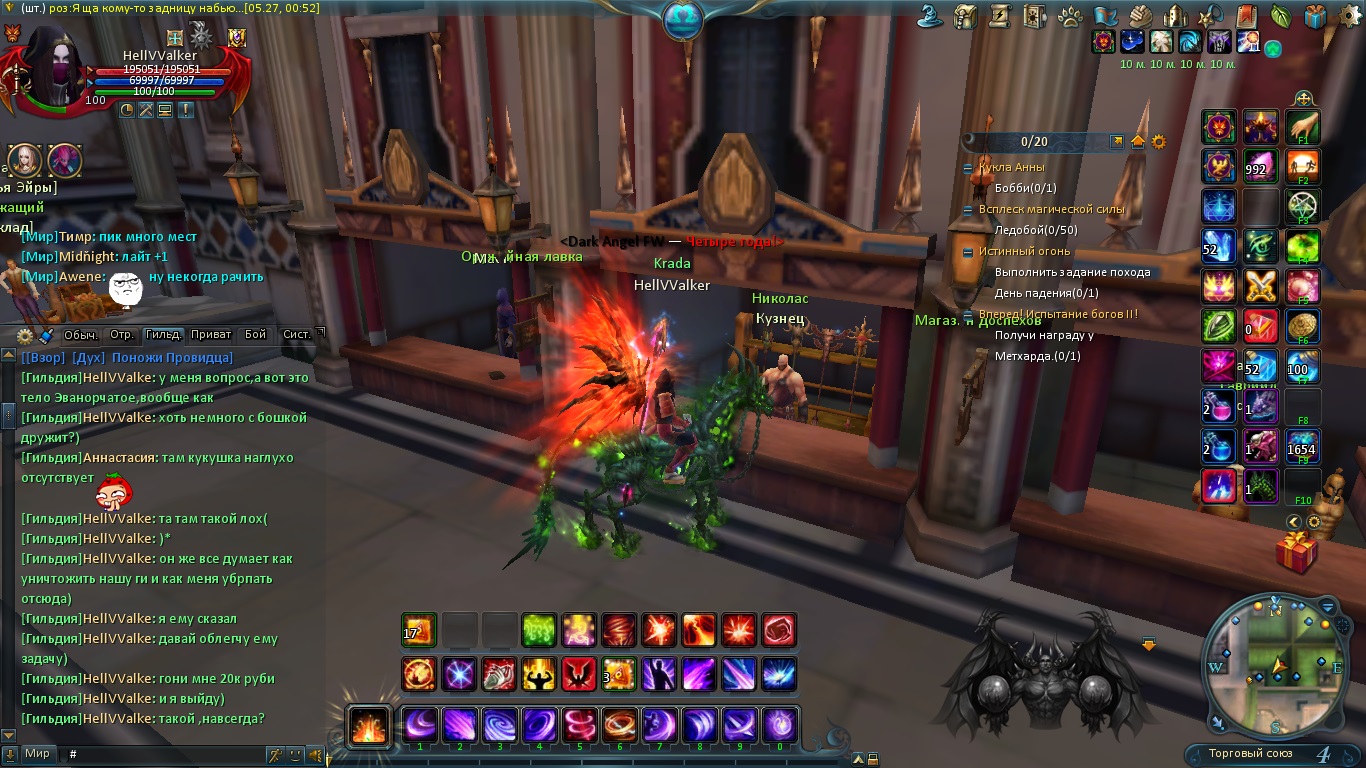1366x768 pixels.
Task: Open the backpack inventory
Action: (965, 16)
